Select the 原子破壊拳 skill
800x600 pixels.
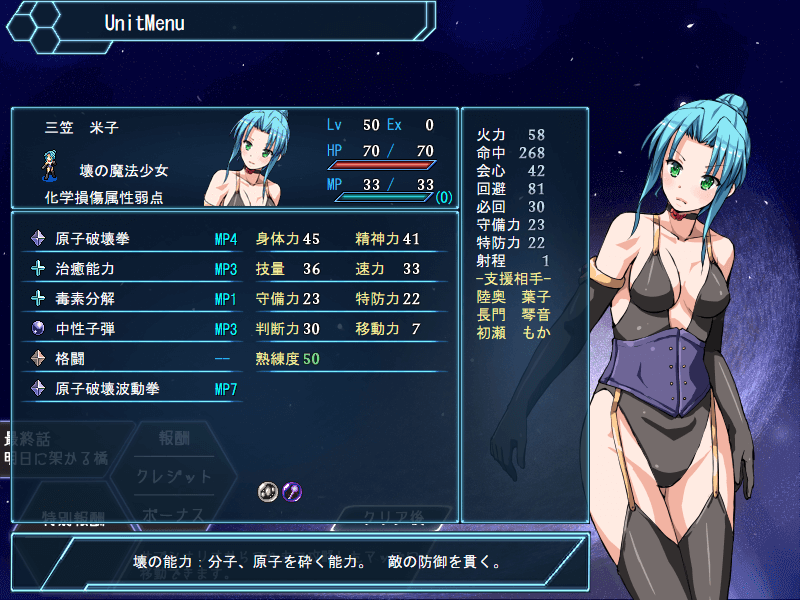tap(130, 239)
